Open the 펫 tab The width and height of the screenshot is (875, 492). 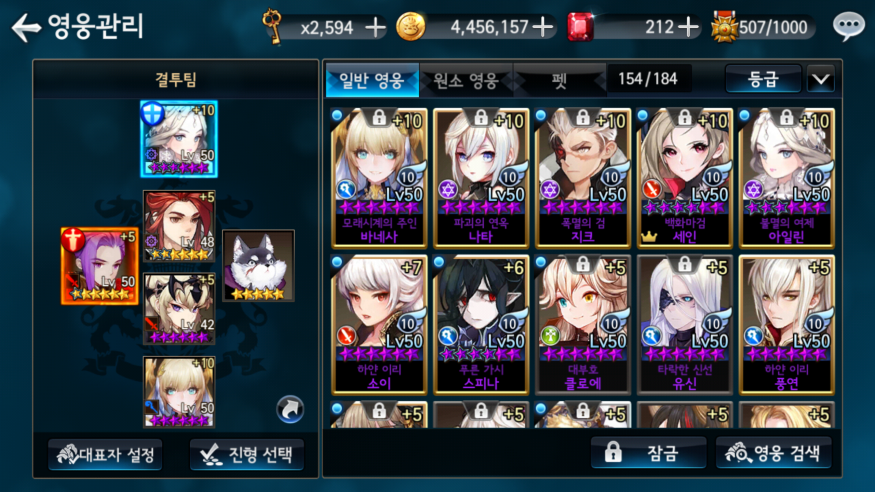click(559, 80)
